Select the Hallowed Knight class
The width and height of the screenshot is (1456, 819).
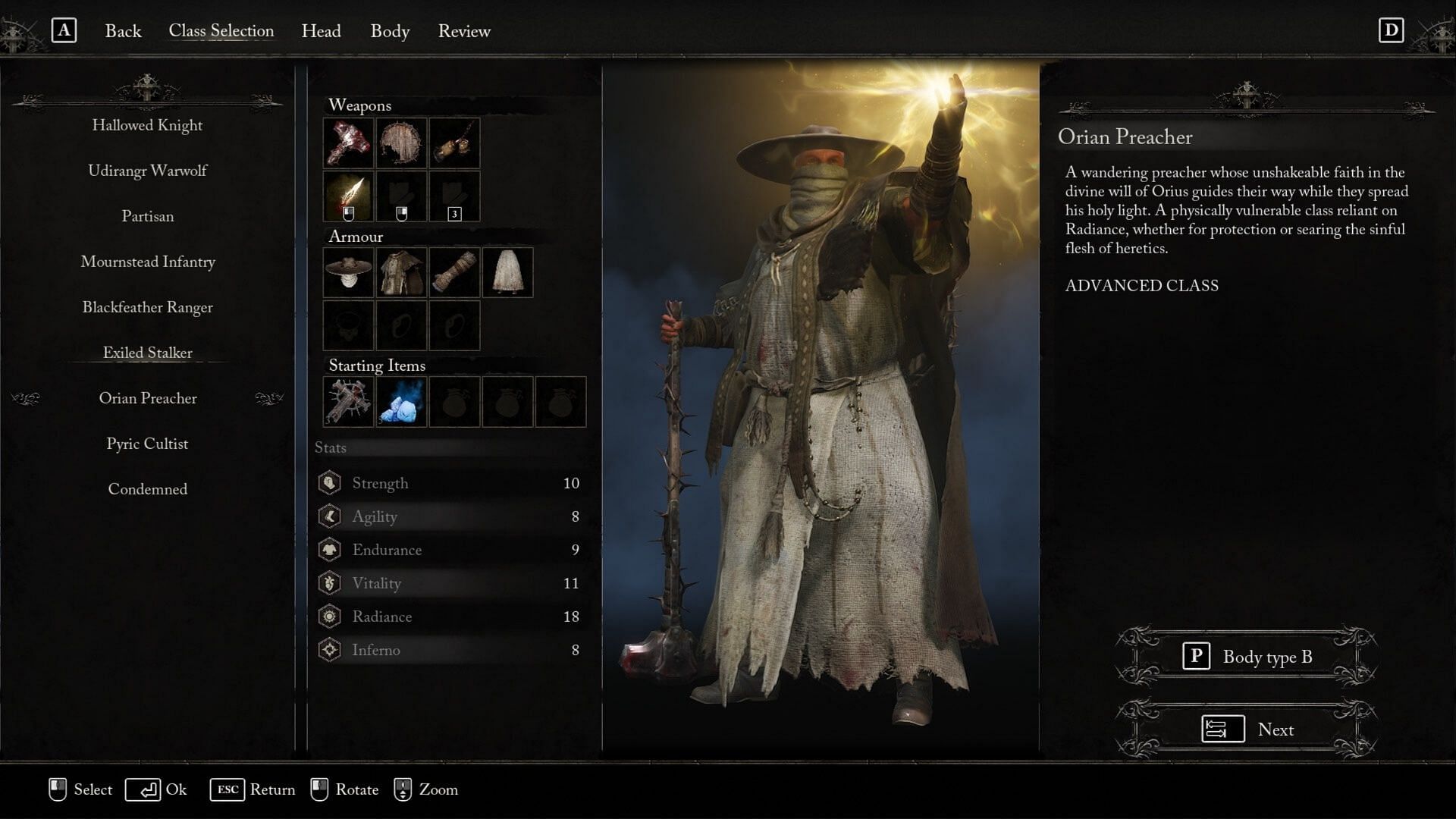147,125
